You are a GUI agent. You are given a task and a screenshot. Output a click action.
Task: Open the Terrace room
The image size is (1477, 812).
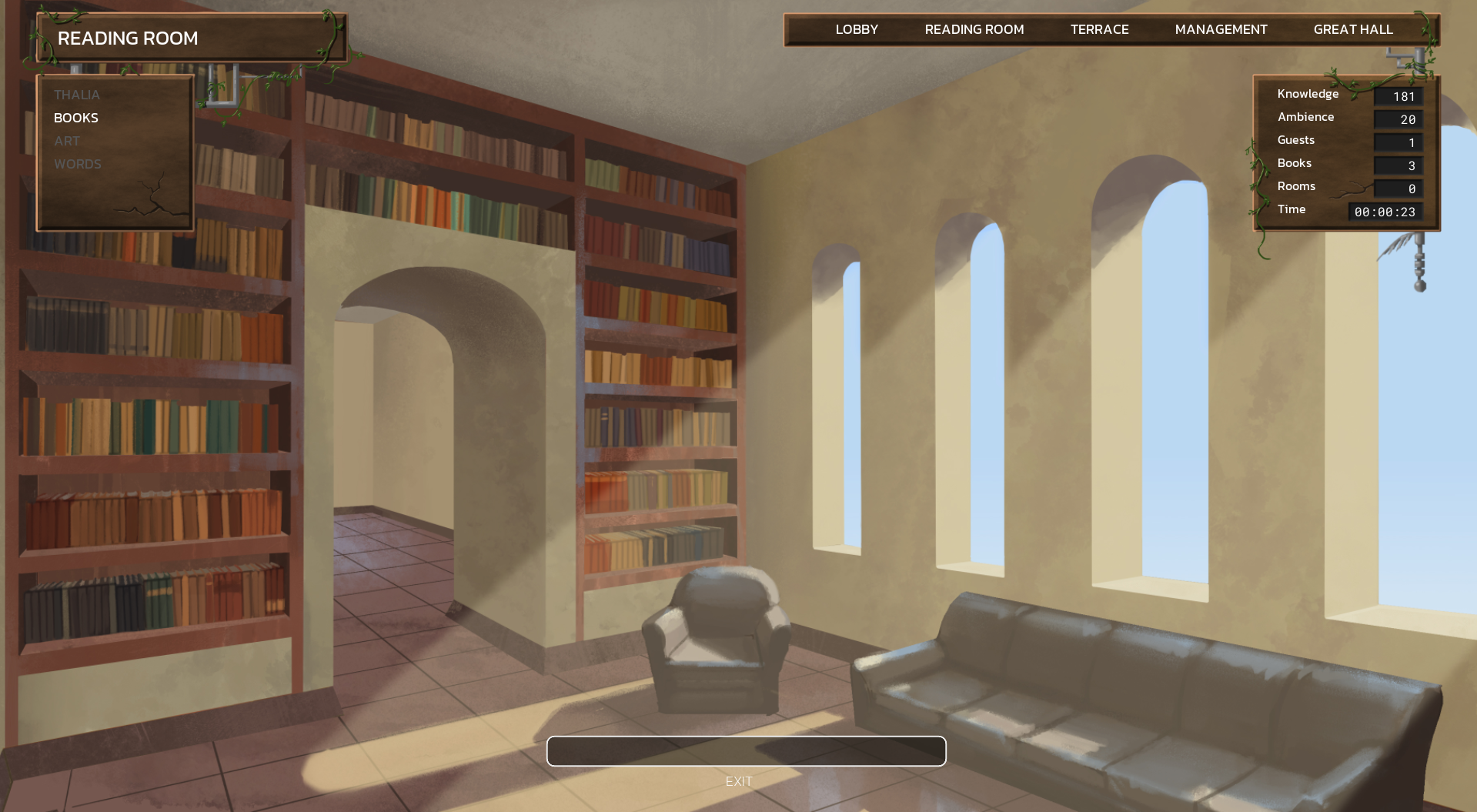[x=1099, y=29]
